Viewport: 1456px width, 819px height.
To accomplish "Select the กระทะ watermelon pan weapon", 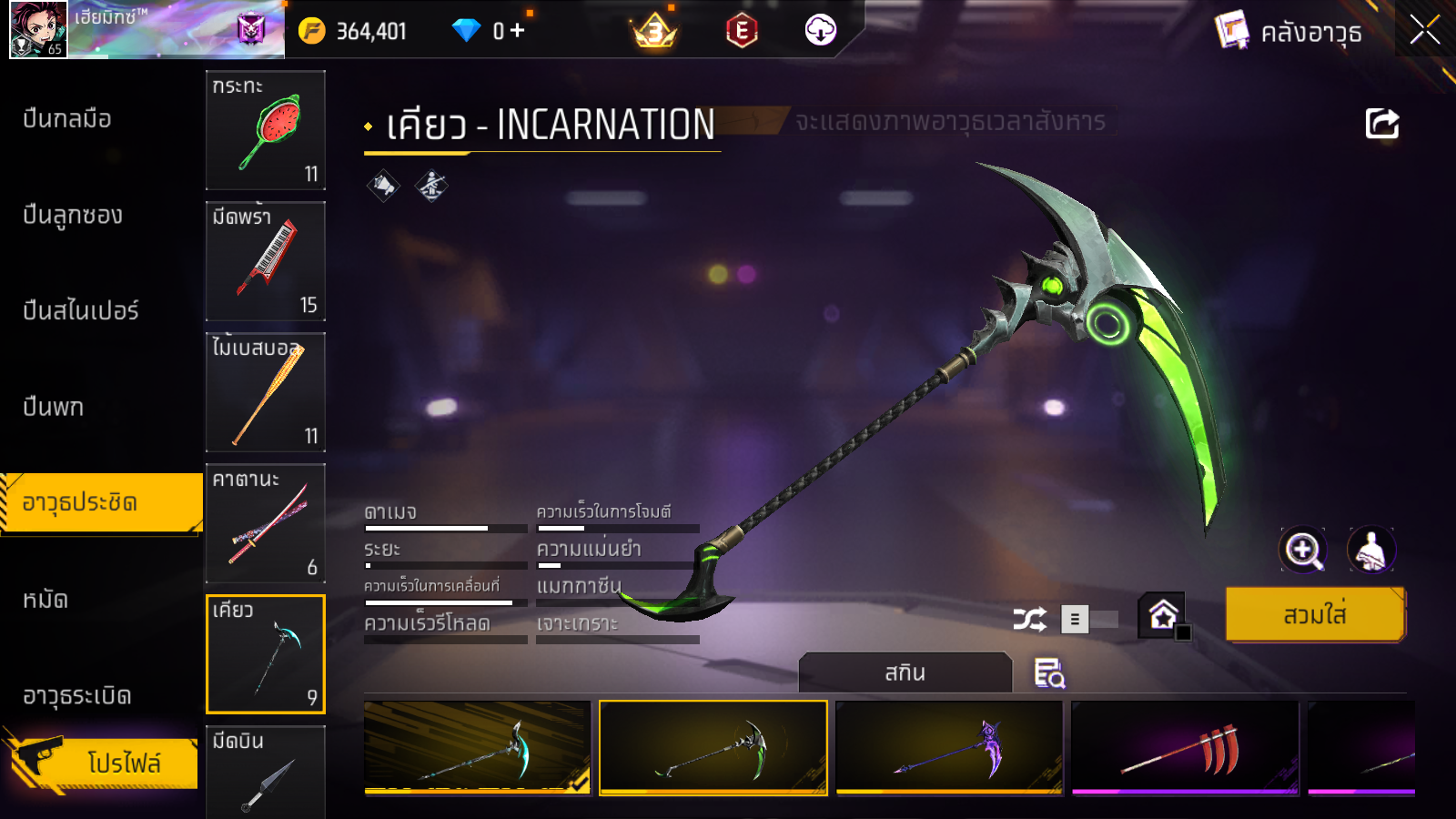I will (266, 130).
